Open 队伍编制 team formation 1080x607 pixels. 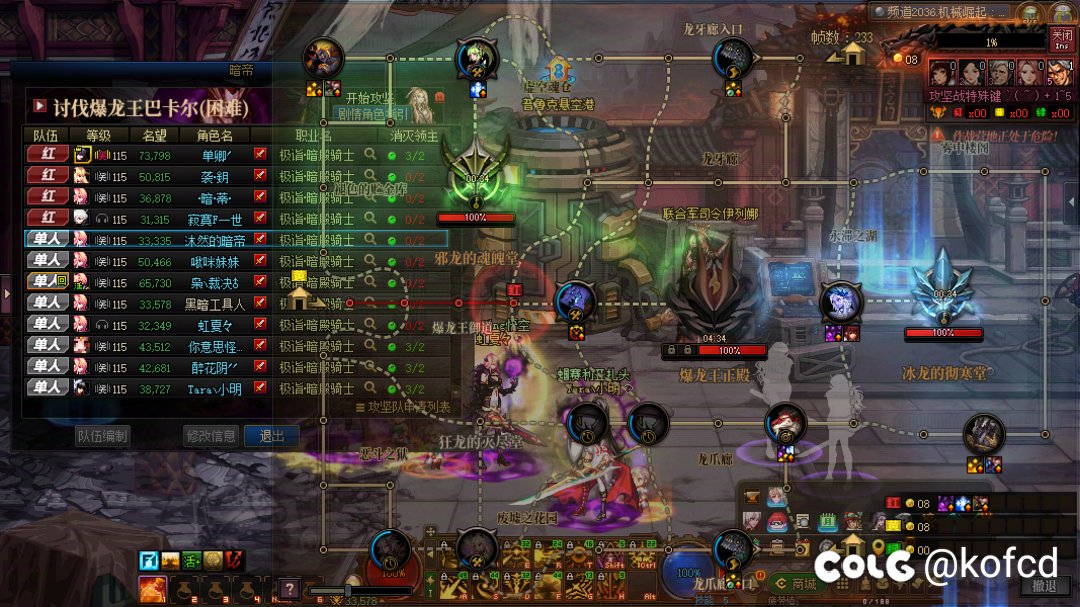coord(103,436)
